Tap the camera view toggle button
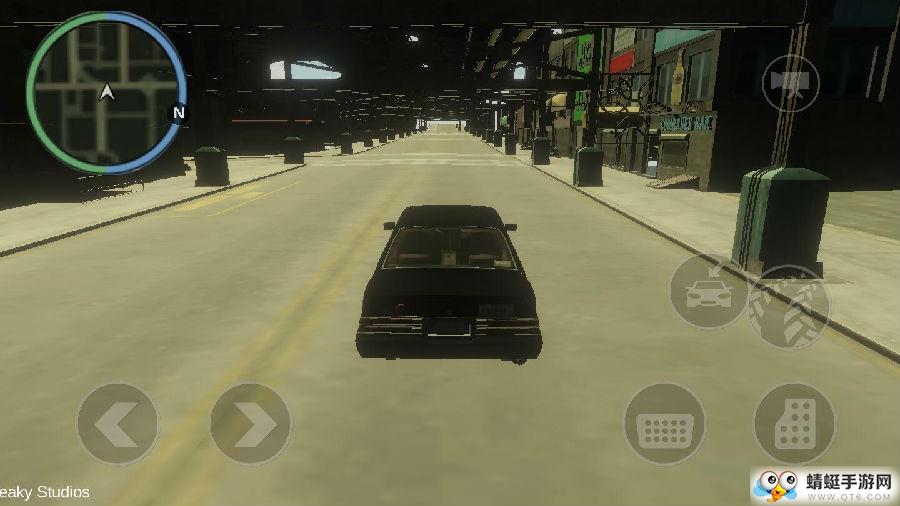Screen dimensions: 900x506 [x=790, y=83]
